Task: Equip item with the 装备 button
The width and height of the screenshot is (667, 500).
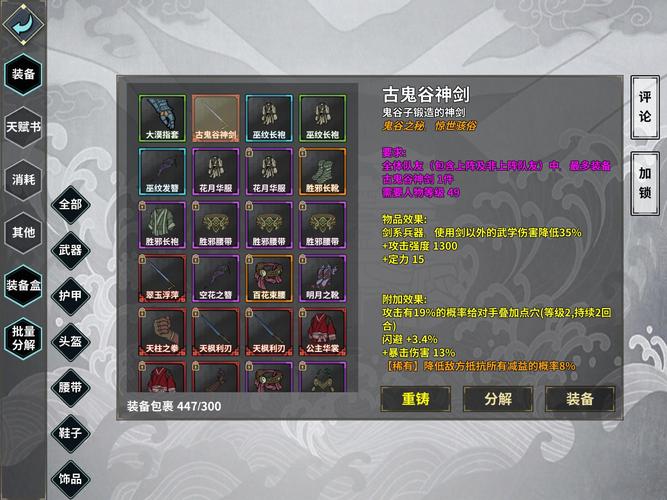Action: [580, 398]
